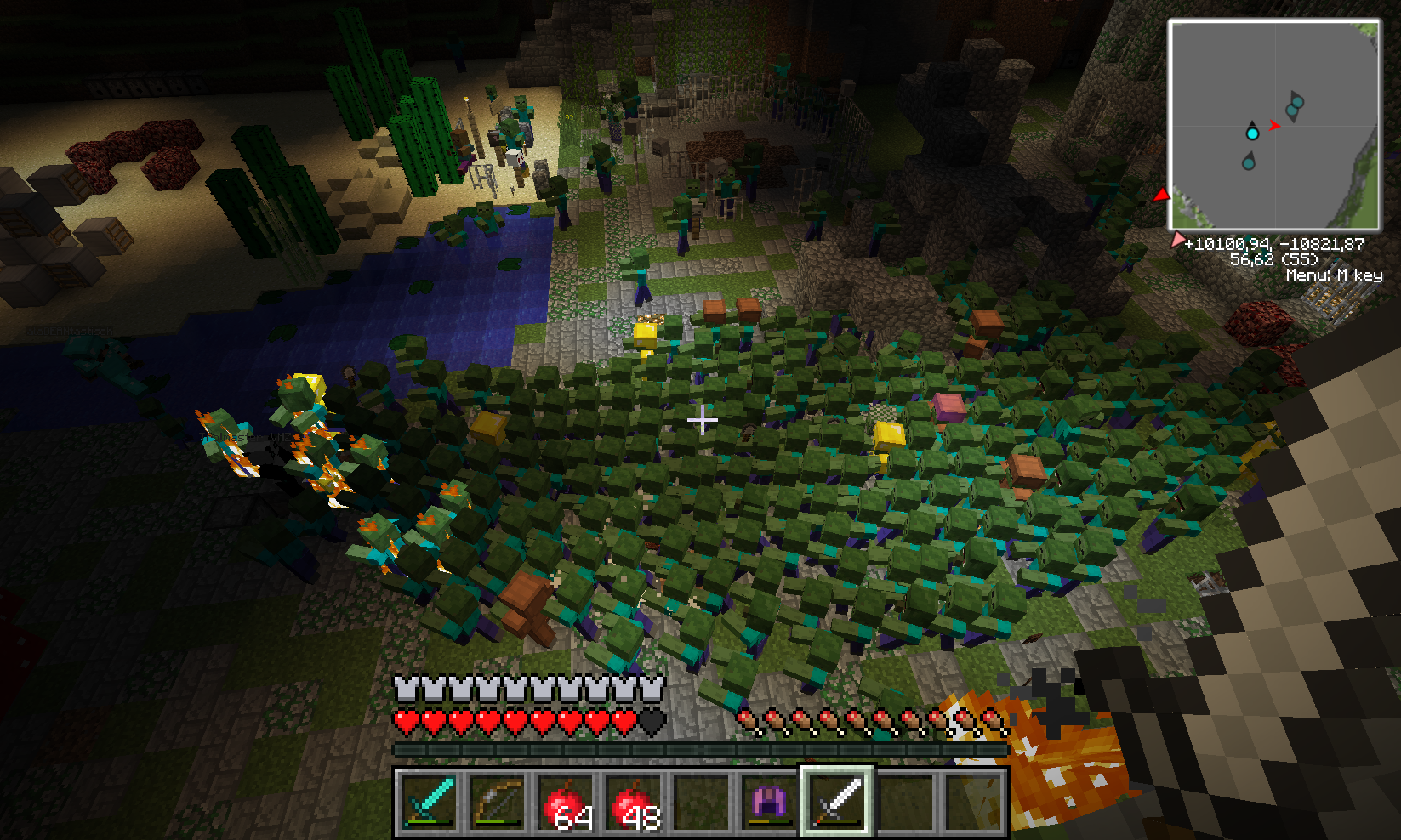Image resolution: width=1401 pixels, height=840 pixels.
Task: Select the purple helmet hotbar slot
Action: coord(771,801)
